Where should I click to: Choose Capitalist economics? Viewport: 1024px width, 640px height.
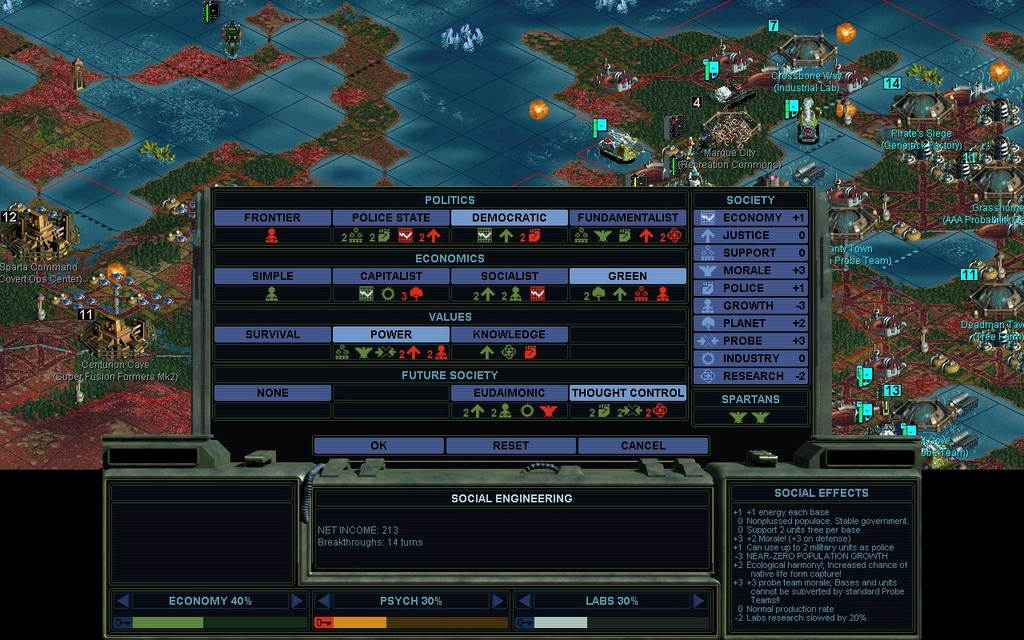pyautogui.click(x=391, y=276)
